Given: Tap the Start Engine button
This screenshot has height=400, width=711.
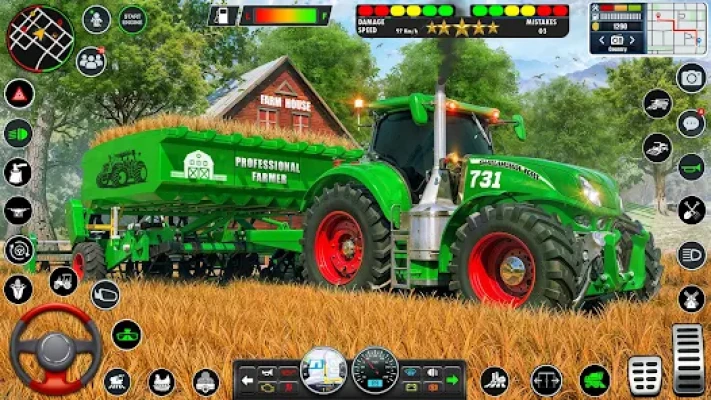Looking at the screenshot, I should pyautogui.click(x=132, y=20).
